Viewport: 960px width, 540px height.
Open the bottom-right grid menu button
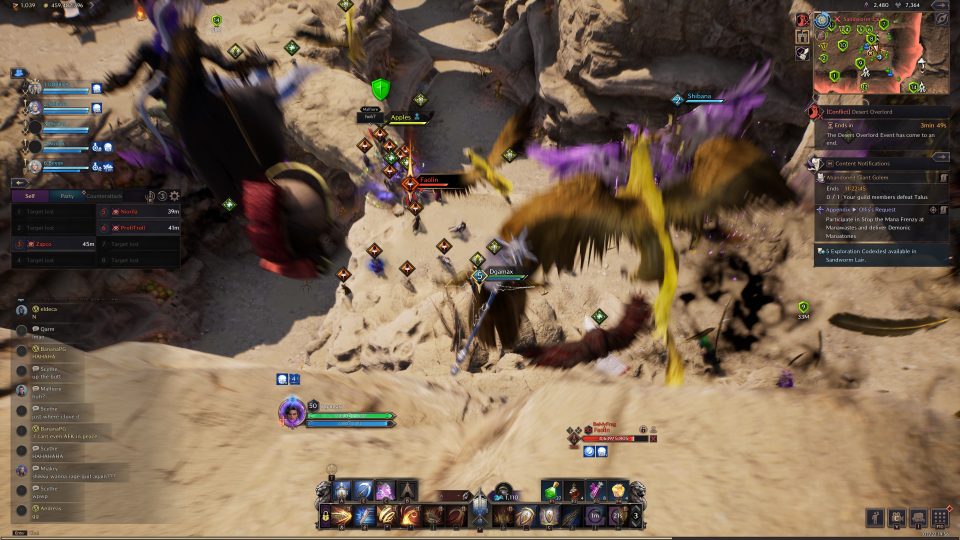click(939, 517)
